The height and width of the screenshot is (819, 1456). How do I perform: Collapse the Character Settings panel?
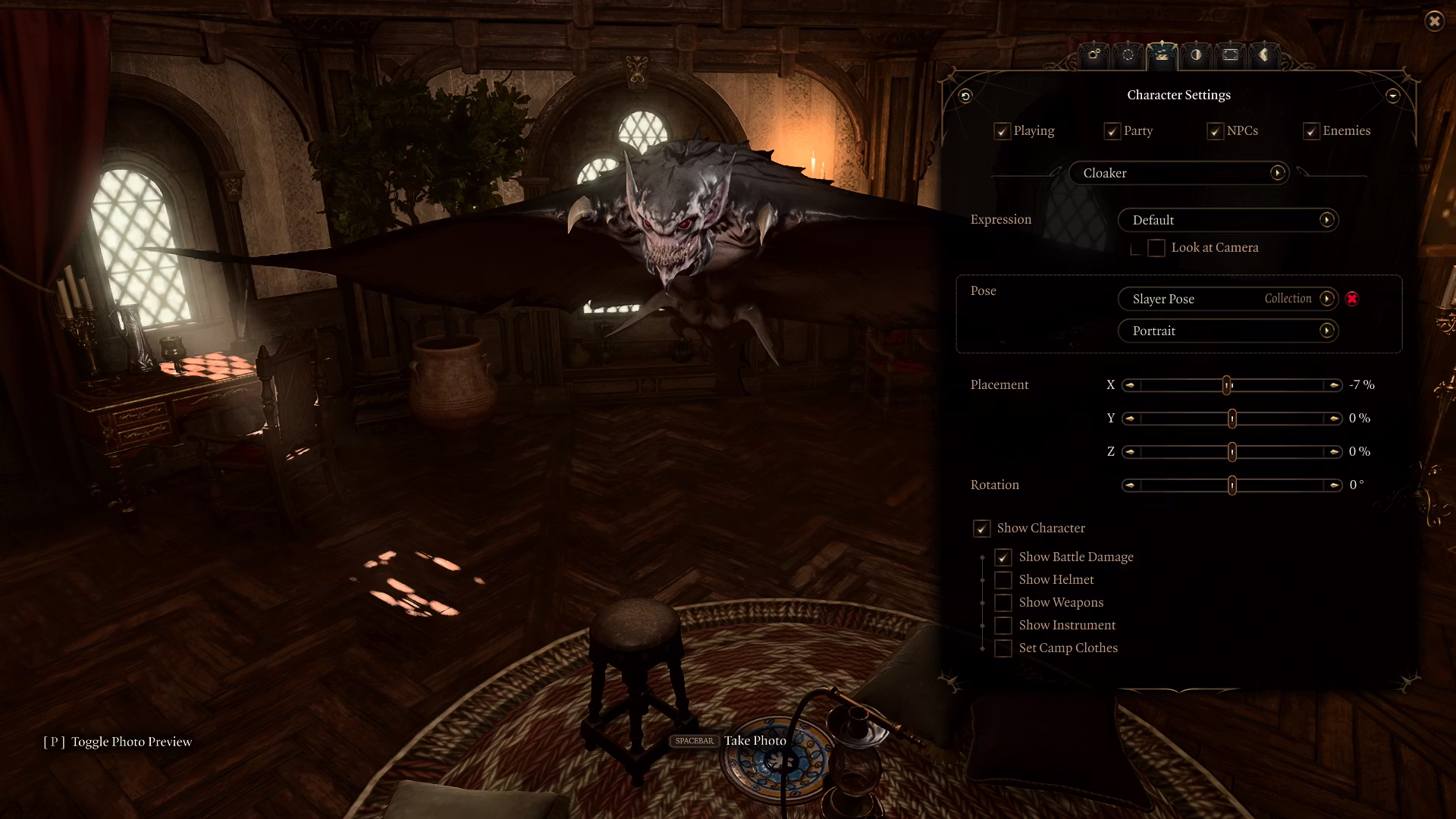pos(1394,96)
